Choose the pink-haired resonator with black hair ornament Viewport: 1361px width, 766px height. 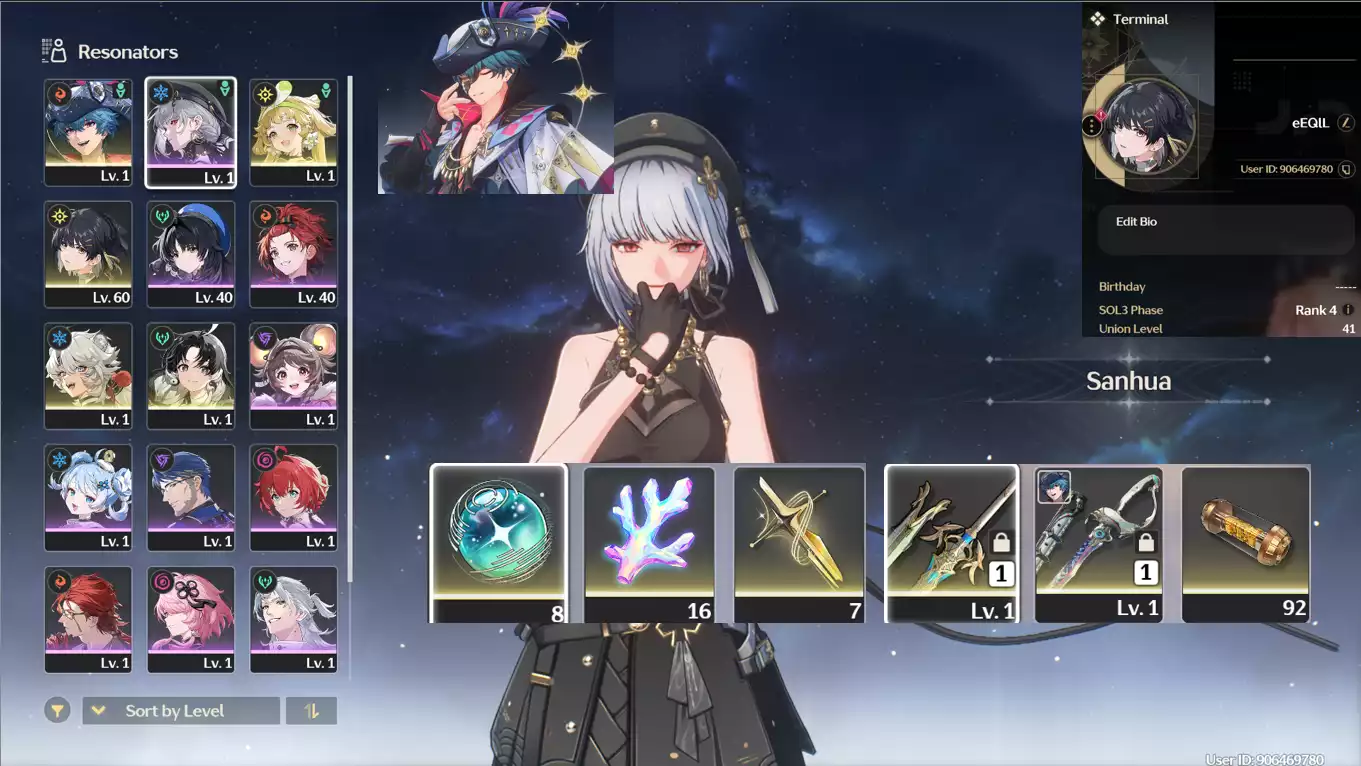(191, 620)
